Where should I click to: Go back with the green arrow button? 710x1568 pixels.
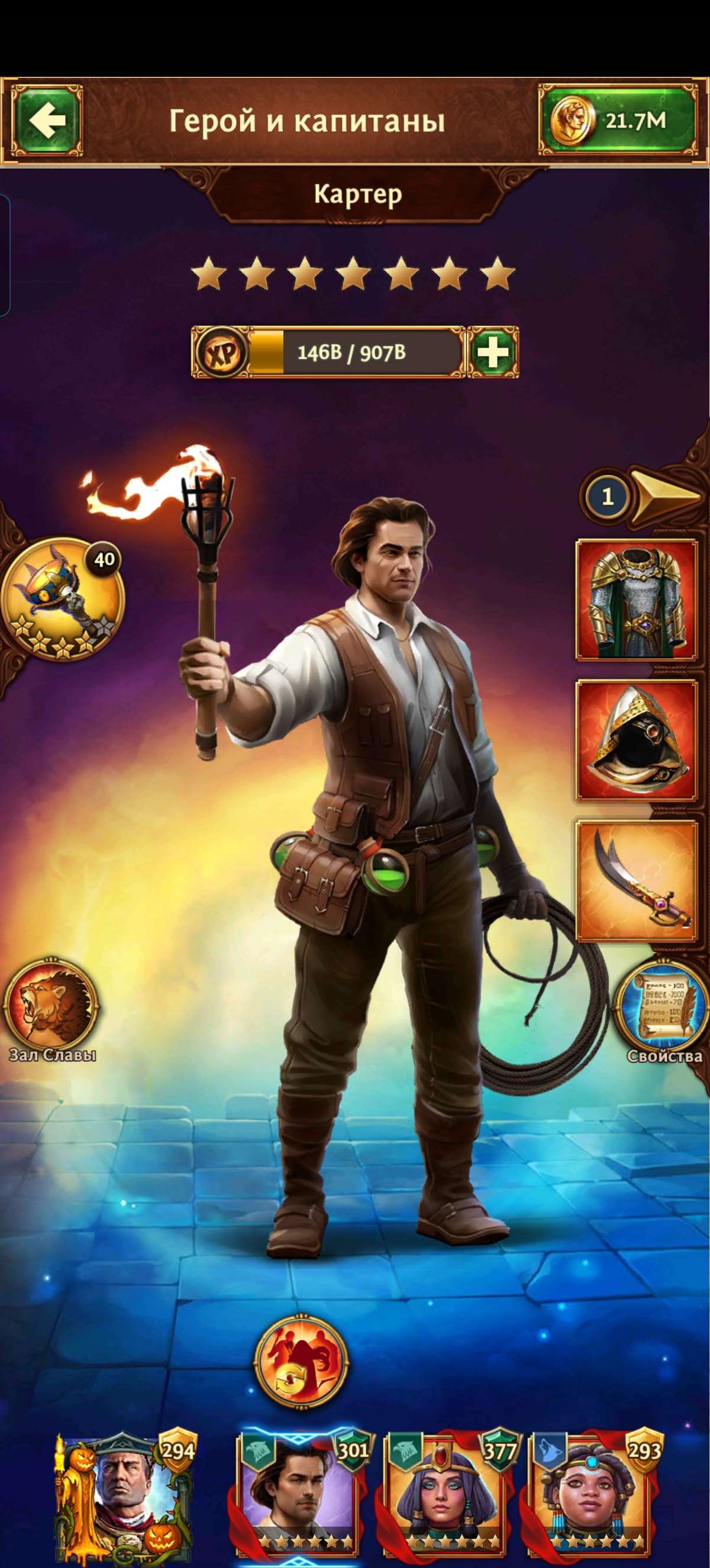click(47, 121)
